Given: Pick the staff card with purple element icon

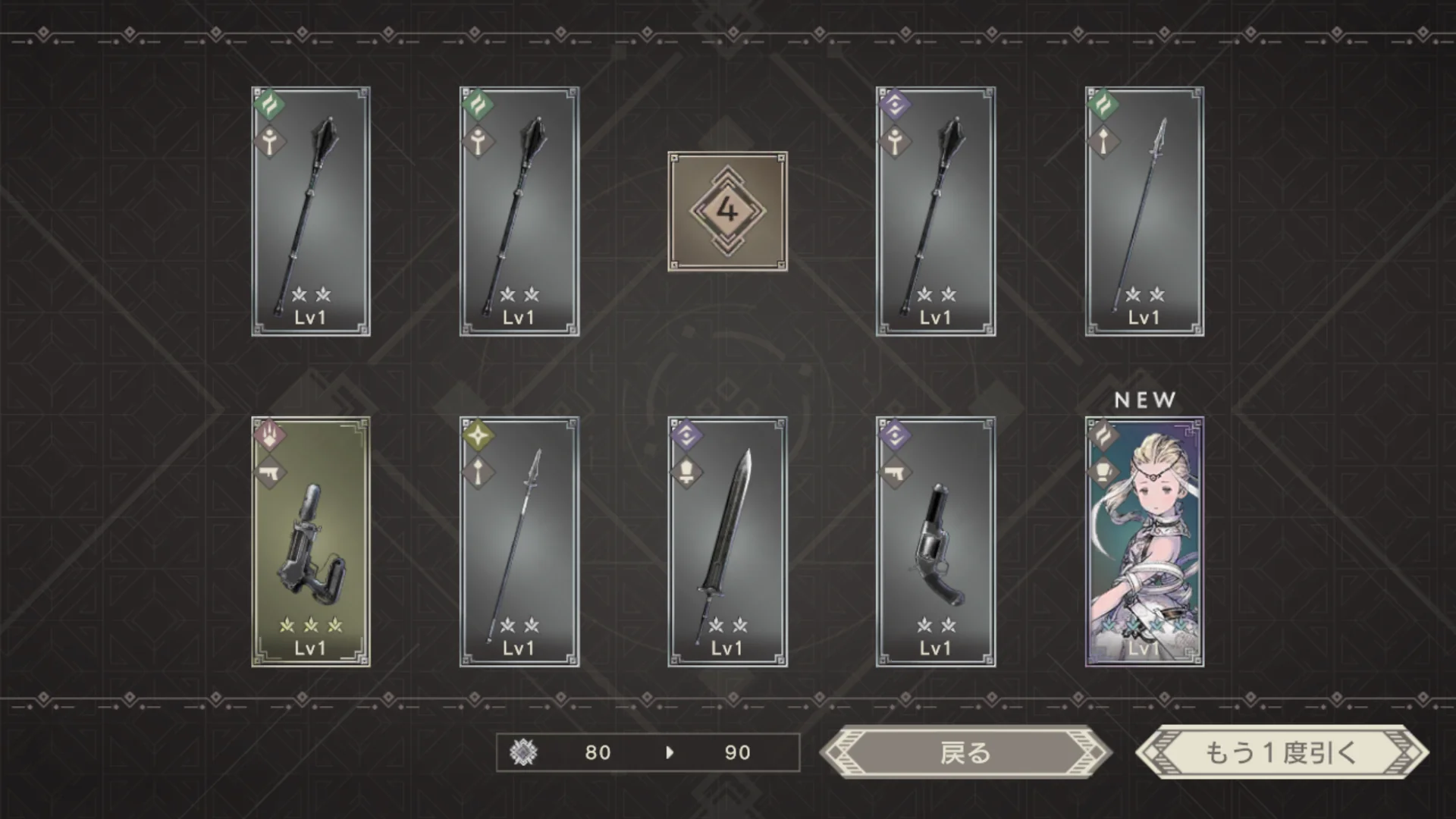Looking at the screenshot, I should coord(936,212).
